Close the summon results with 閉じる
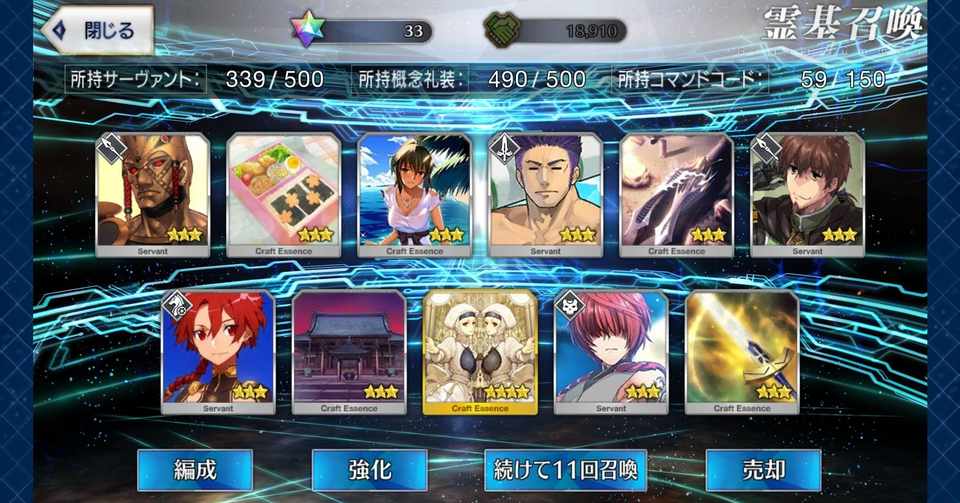 [97, 31]
